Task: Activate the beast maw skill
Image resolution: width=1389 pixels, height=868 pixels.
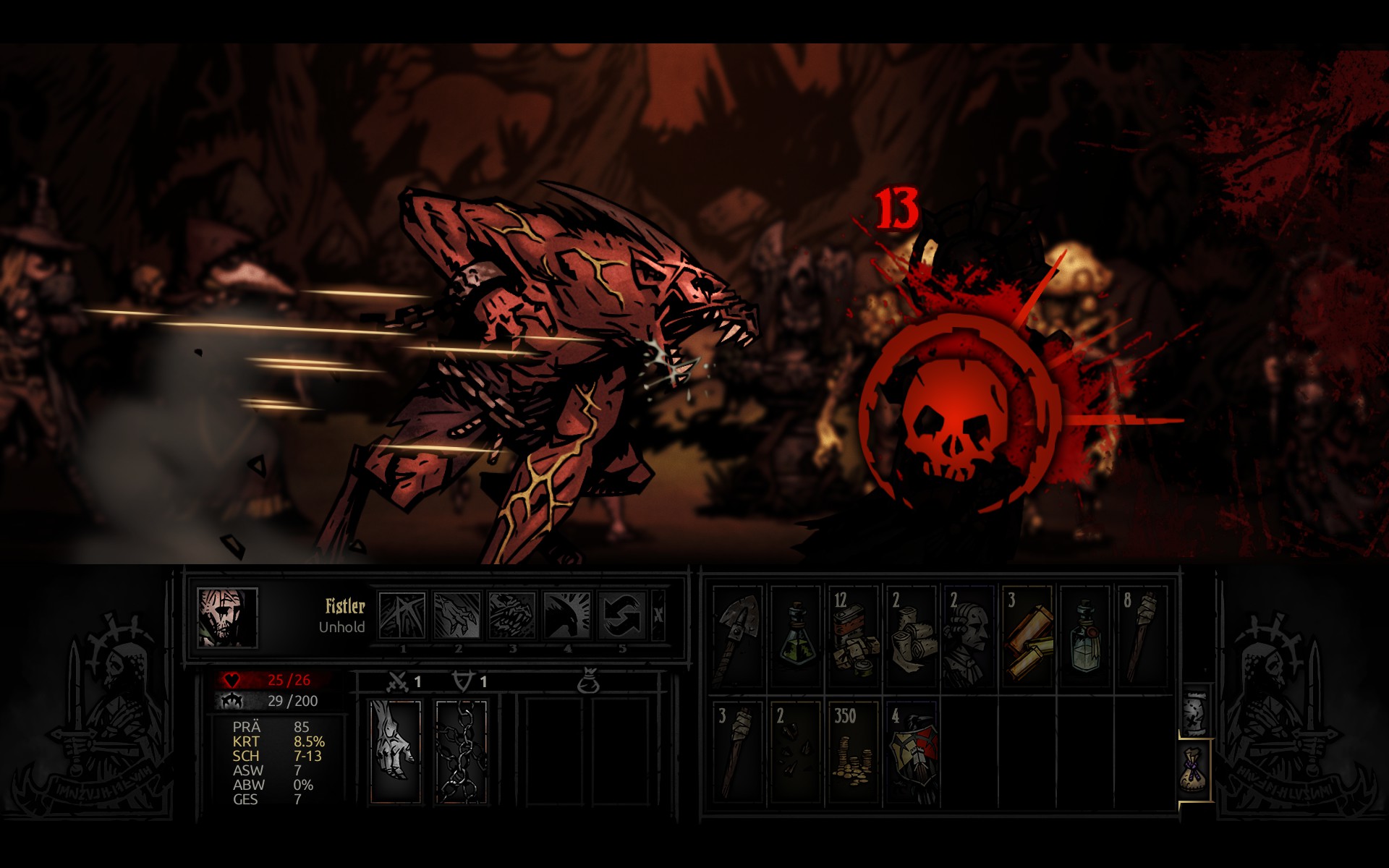Action: (x=512, y=616)
